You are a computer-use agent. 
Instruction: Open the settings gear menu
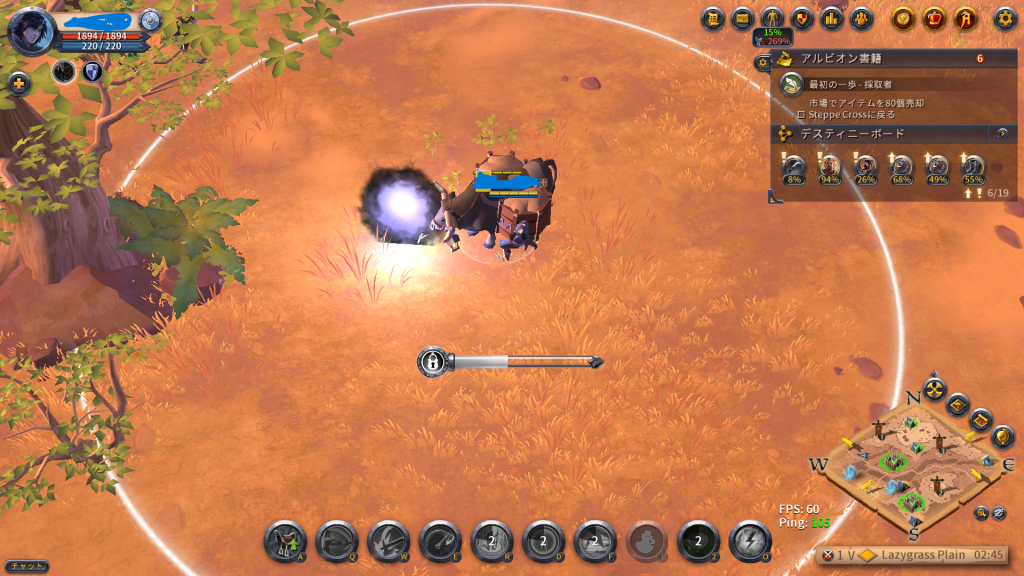pyautogui.click(x=1005, y=18)
